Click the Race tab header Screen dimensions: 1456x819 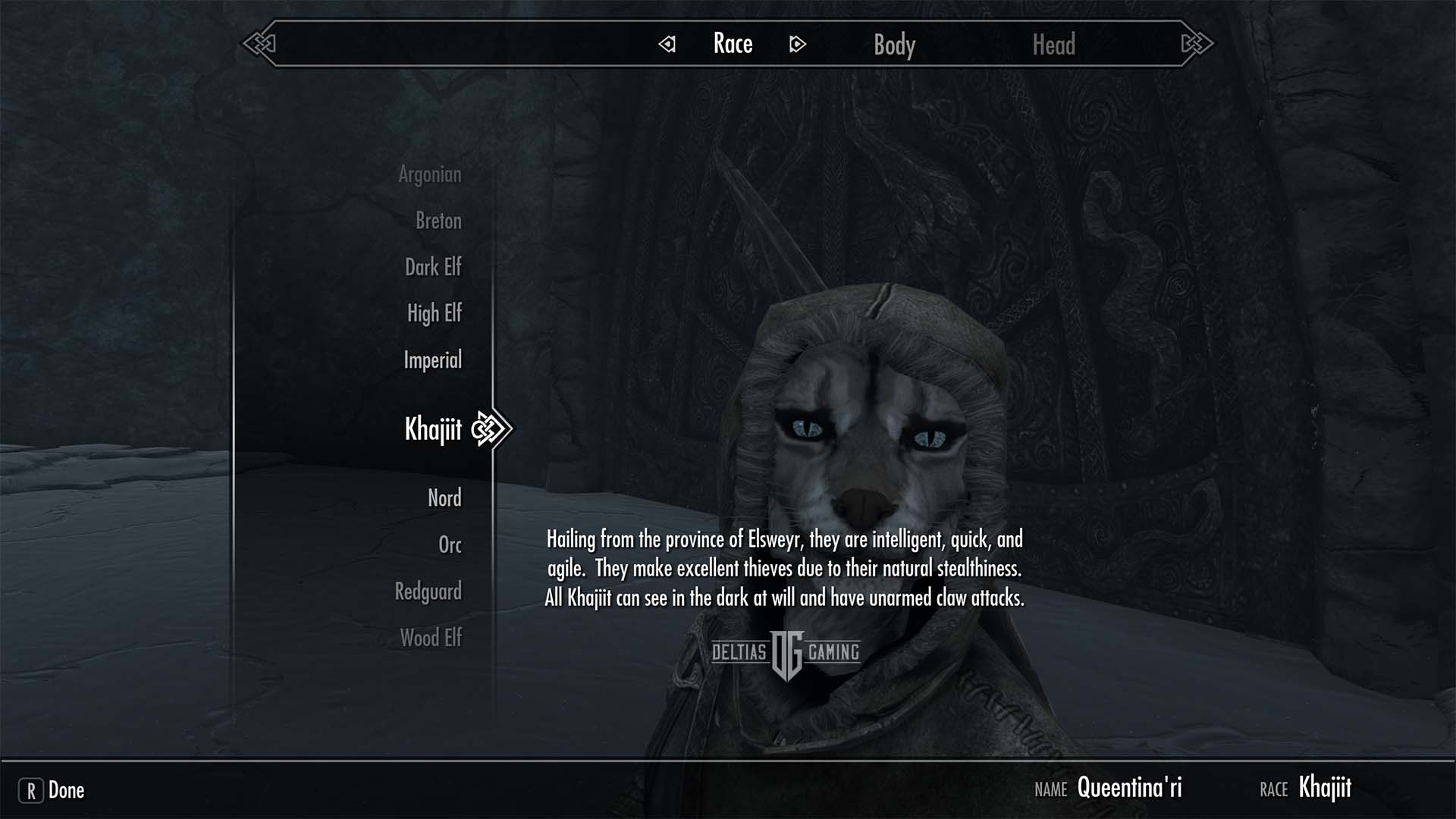coord(733,44)
